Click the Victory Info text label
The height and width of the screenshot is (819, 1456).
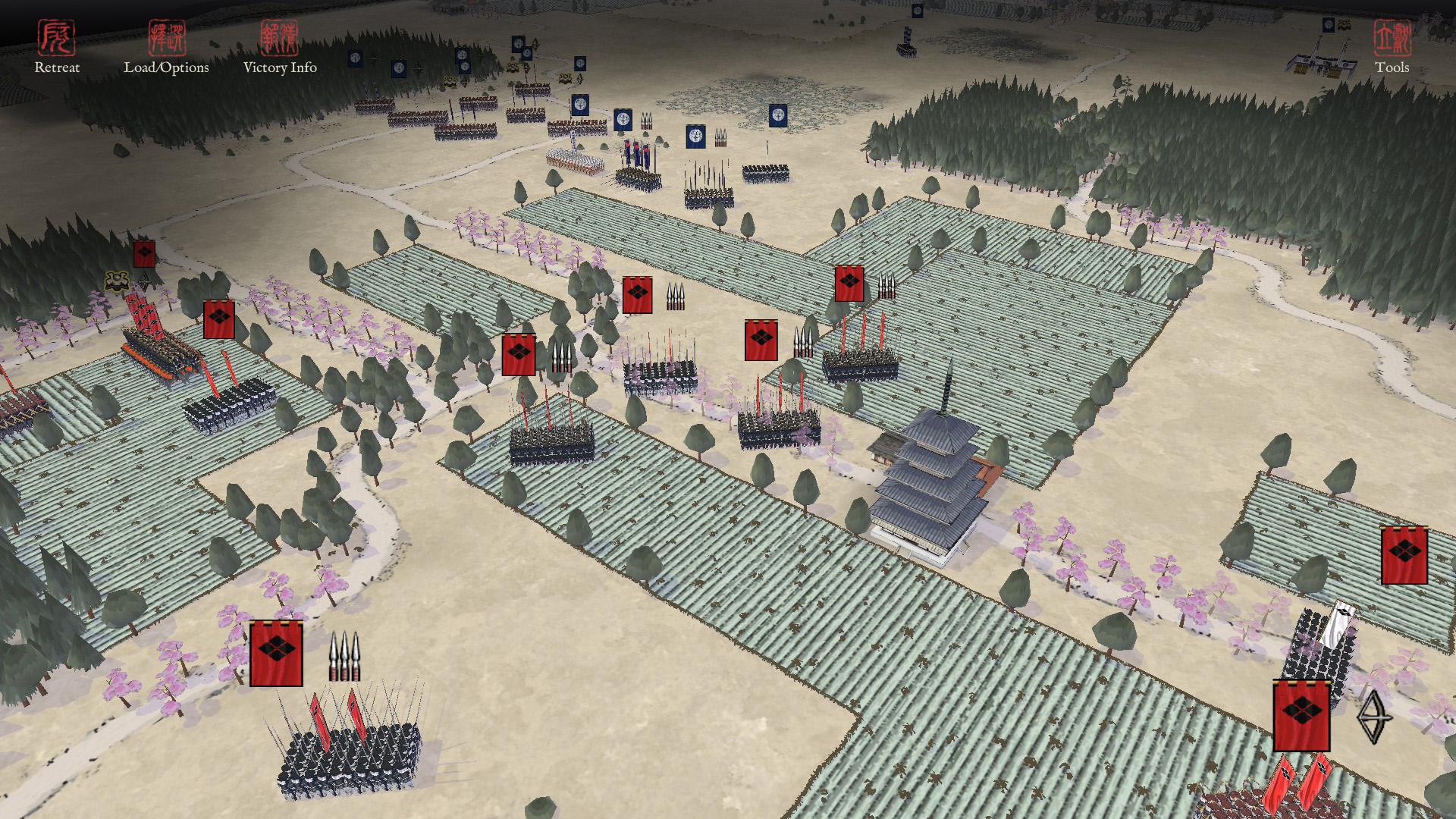point(280,69)
